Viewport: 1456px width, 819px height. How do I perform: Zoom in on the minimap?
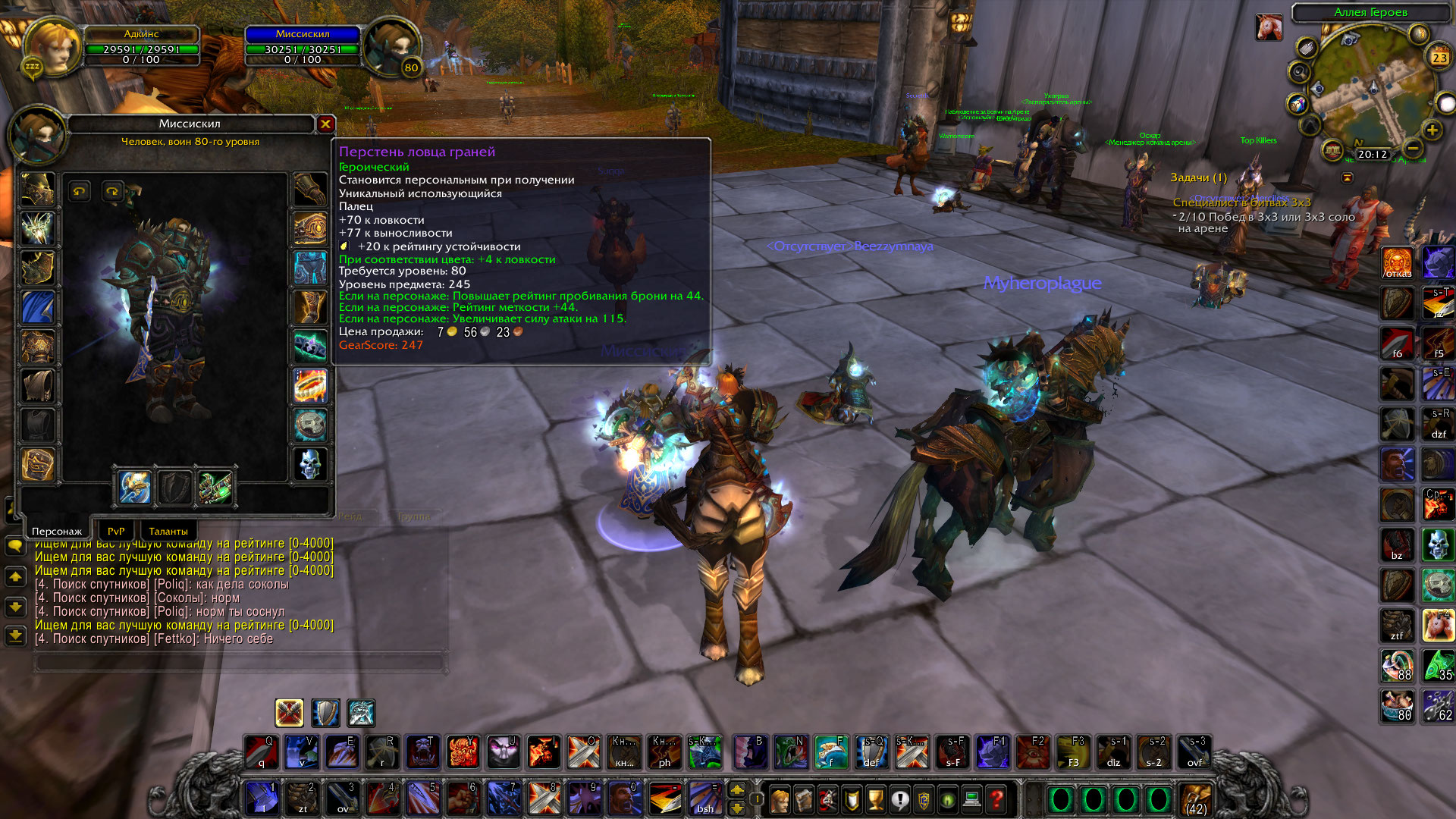tap(1432, 130)
